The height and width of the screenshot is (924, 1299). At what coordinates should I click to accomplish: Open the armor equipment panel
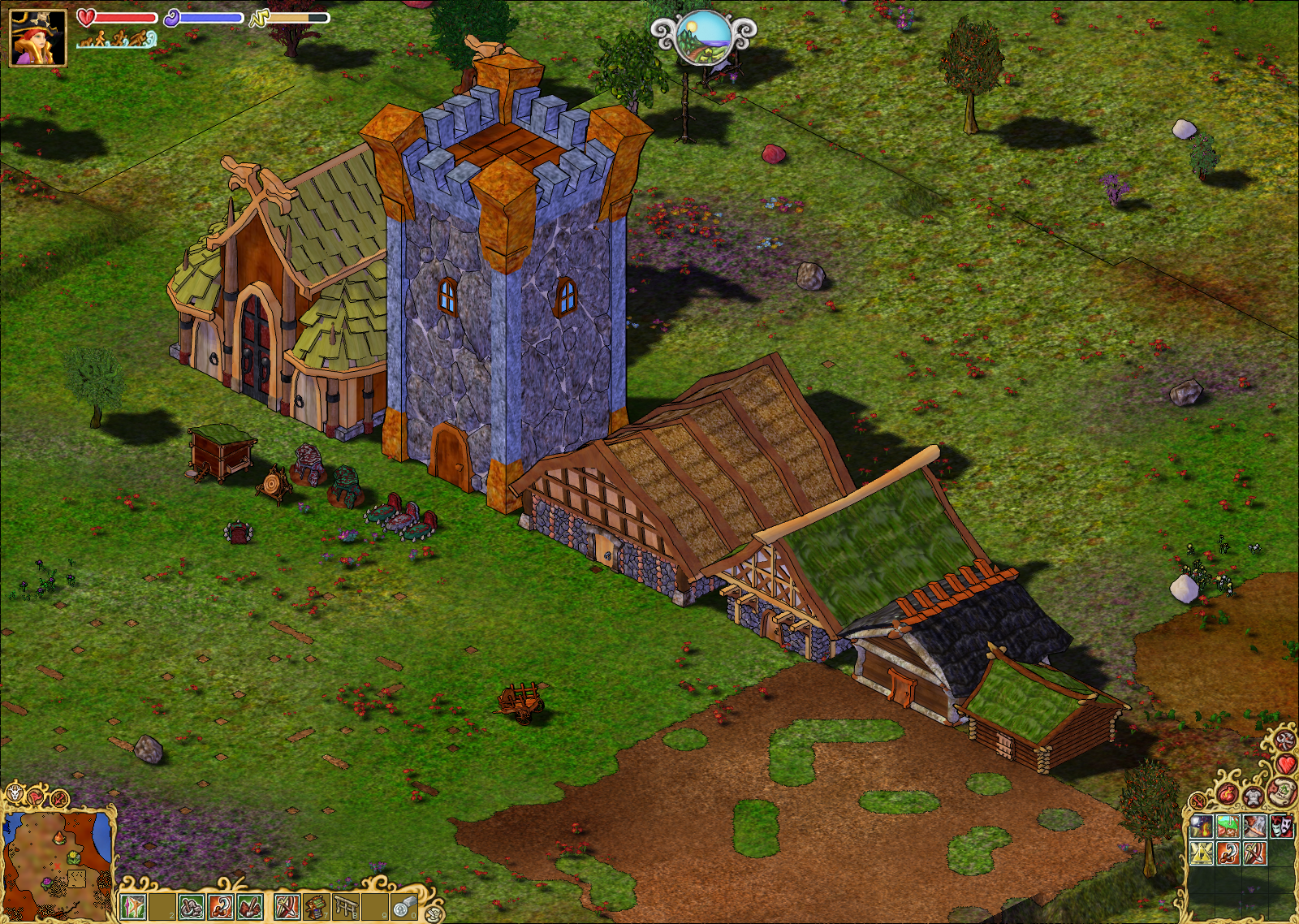[x=1254, y=796]
